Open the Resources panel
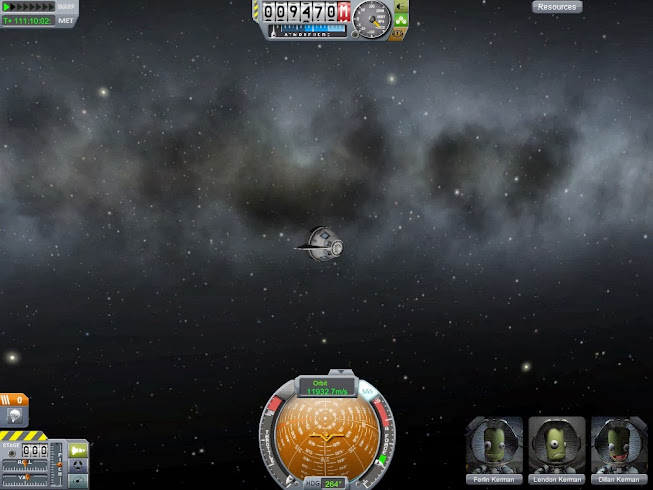Image resolution: width=653 pixels, height=490 pixels. 556,7
